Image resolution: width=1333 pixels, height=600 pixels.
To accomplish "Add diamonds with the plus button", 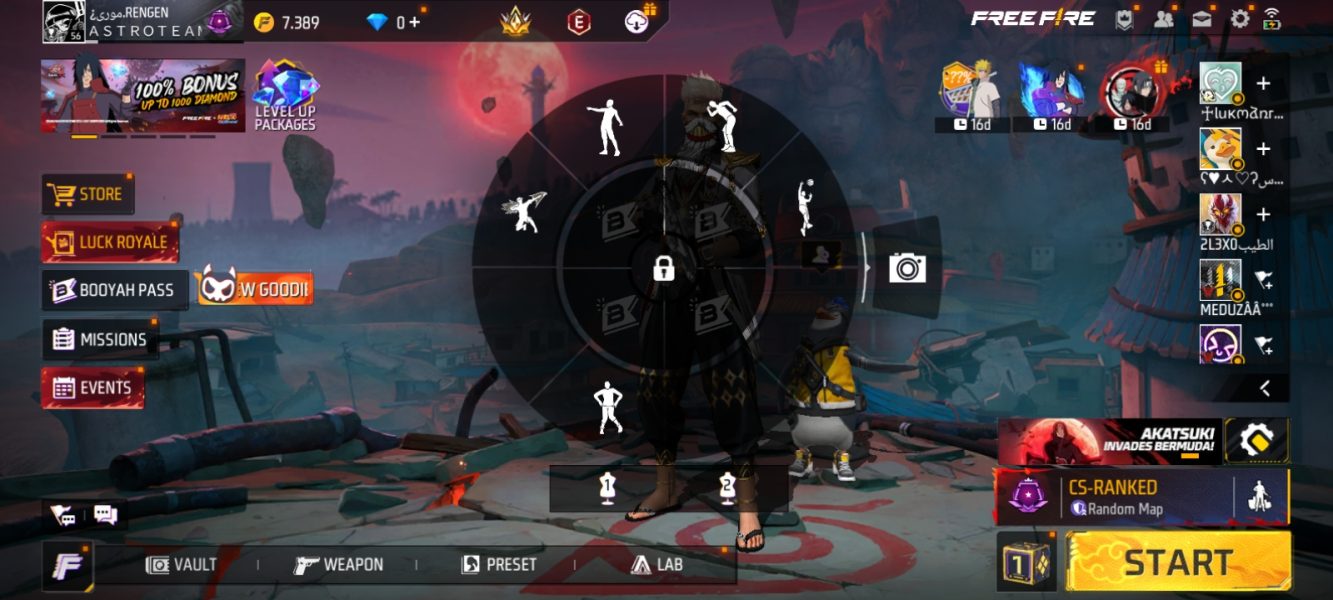I will pos(414,22).
